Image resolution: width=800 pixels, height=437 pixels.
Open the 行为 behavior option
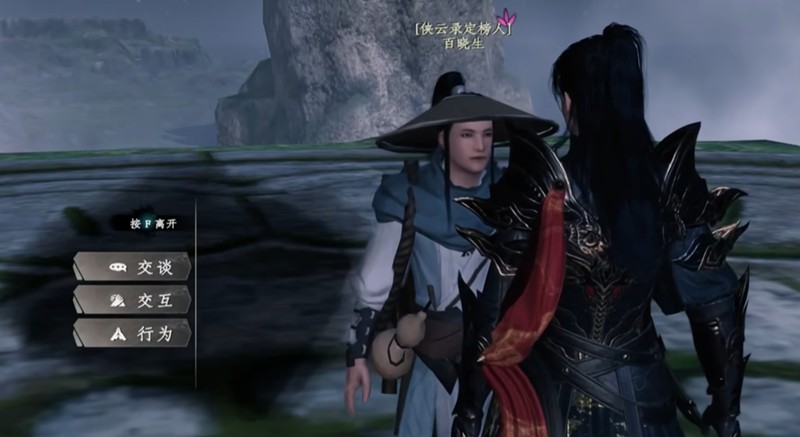pyautogui.click(x=133, y=334)
